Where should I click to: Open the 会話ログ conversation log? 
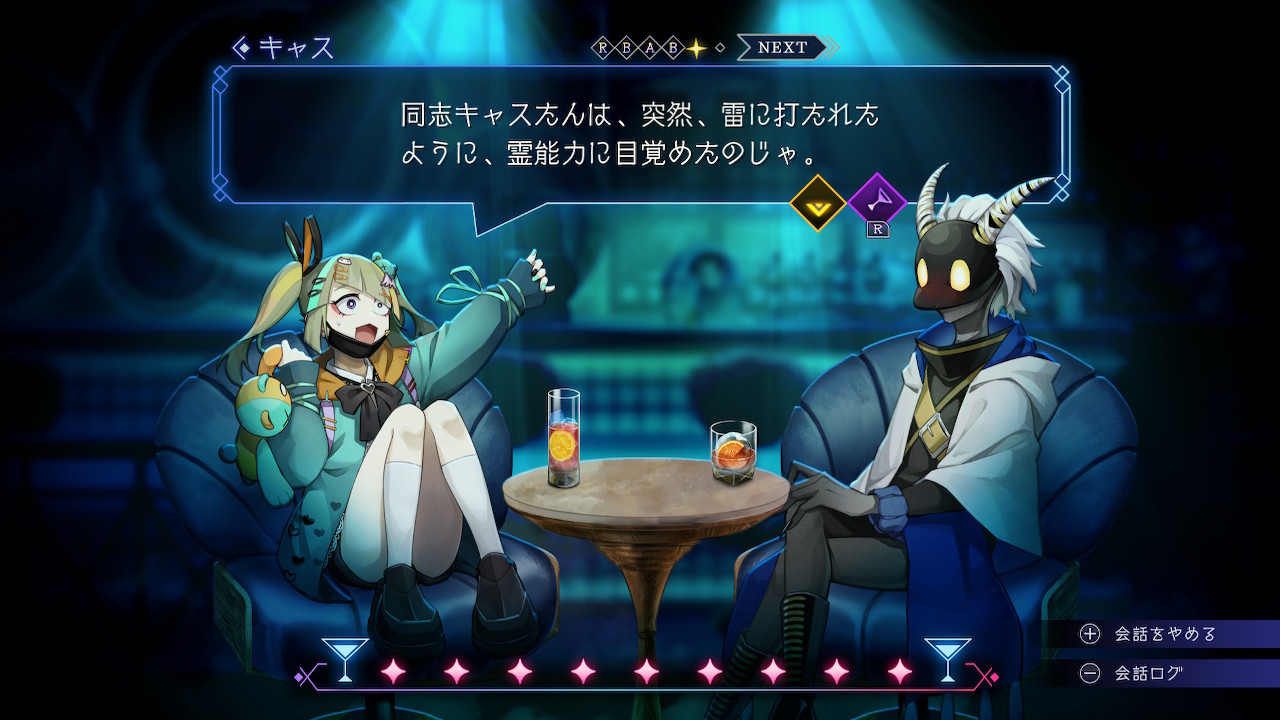pyautogui.click(x=1148, y=673)
